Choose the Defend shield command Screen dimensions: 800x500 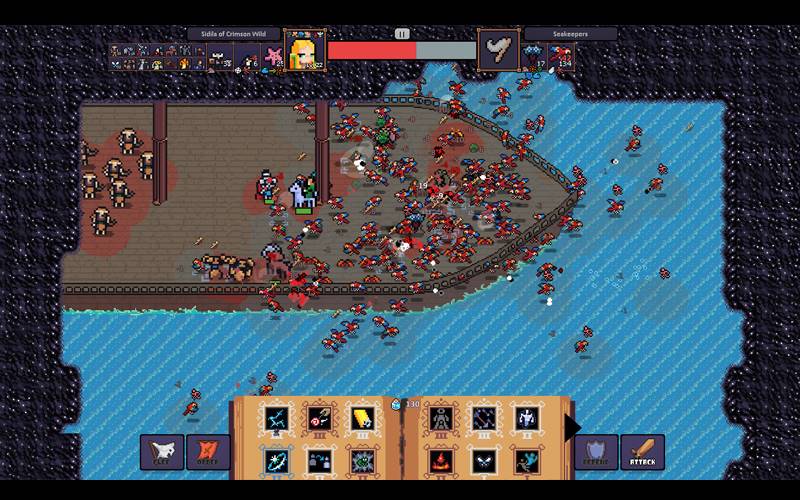point(596,453)
